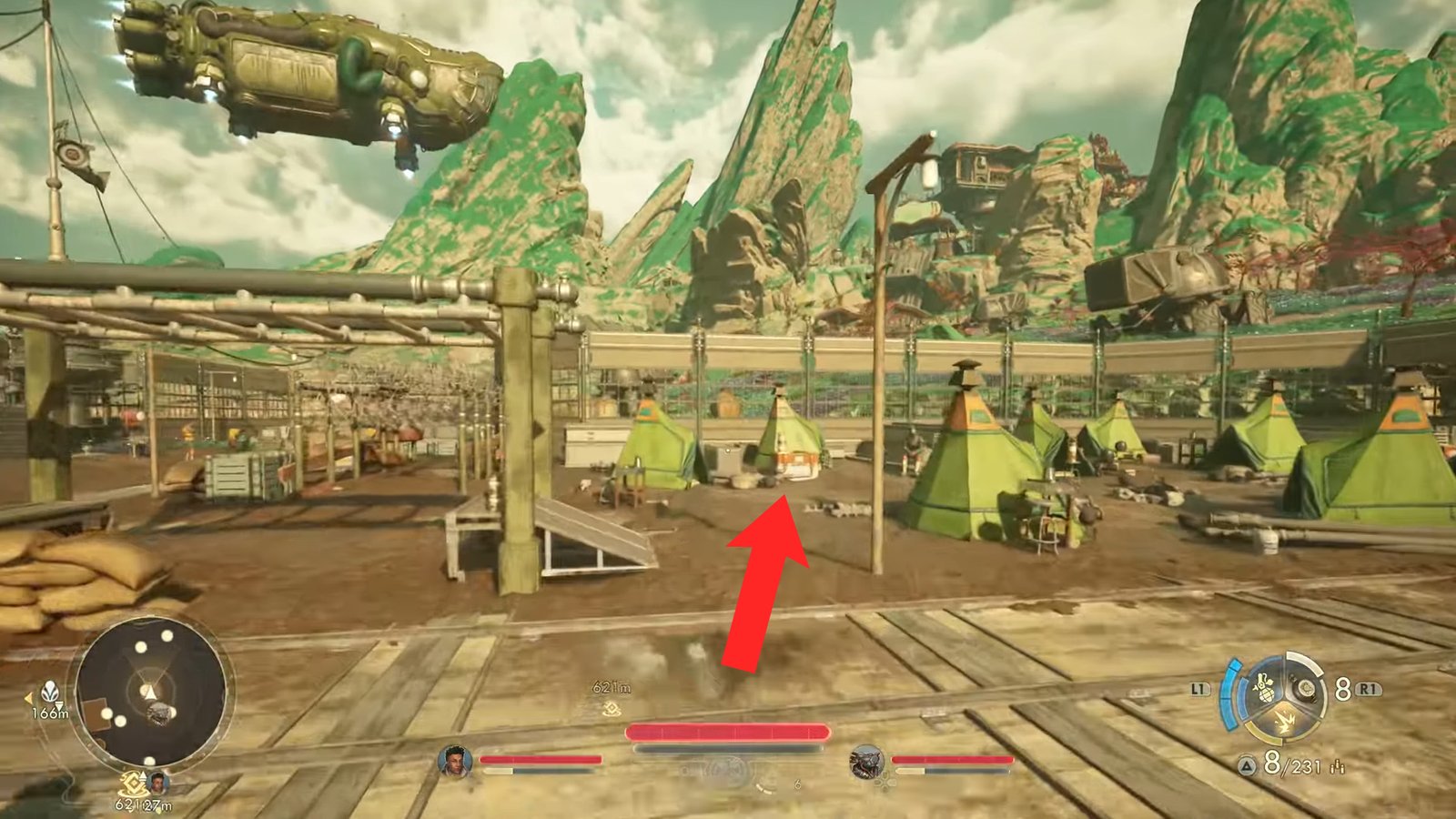Click the golden quest emblem below the minimap

(134, 784)
